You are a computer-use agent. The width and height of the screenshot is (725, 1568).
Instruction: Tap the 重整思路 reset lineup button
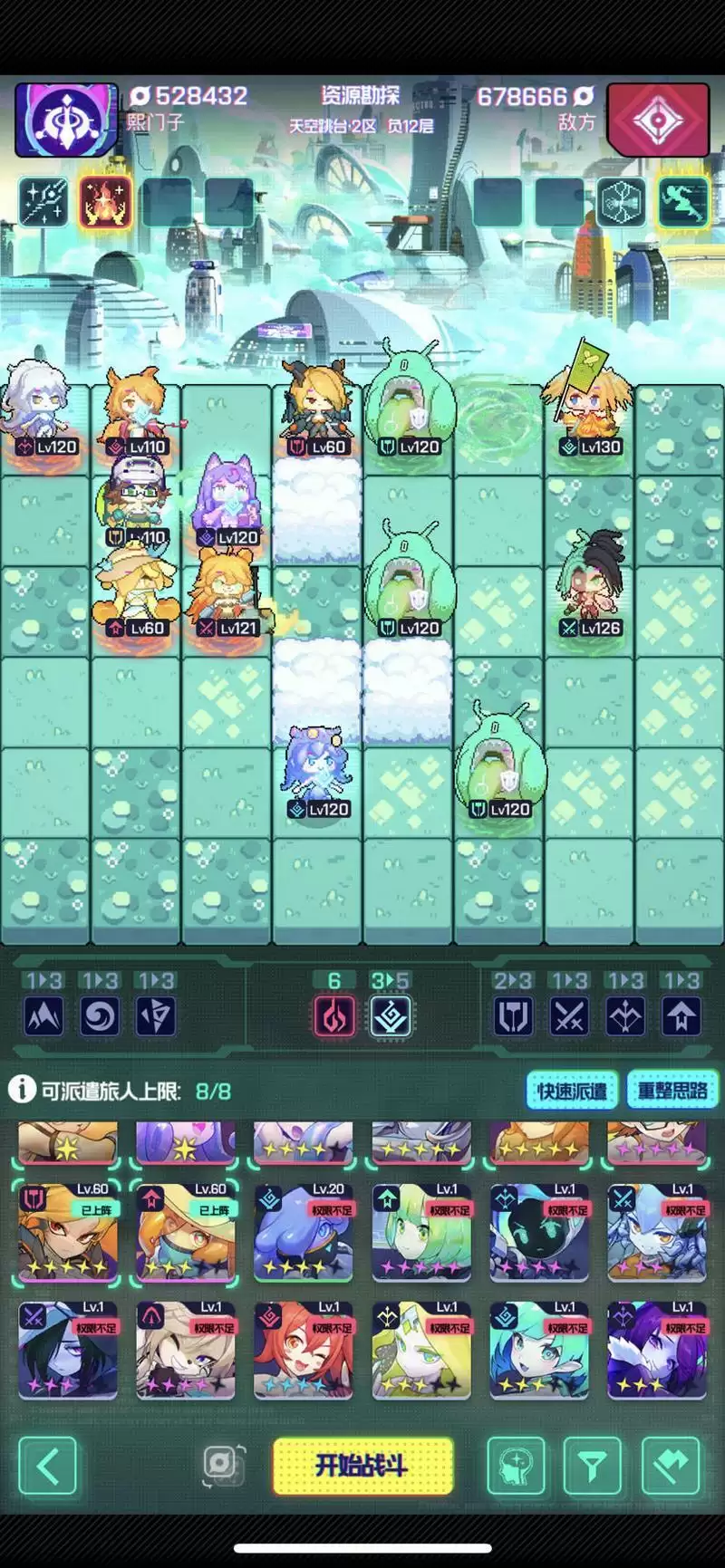672,1091
